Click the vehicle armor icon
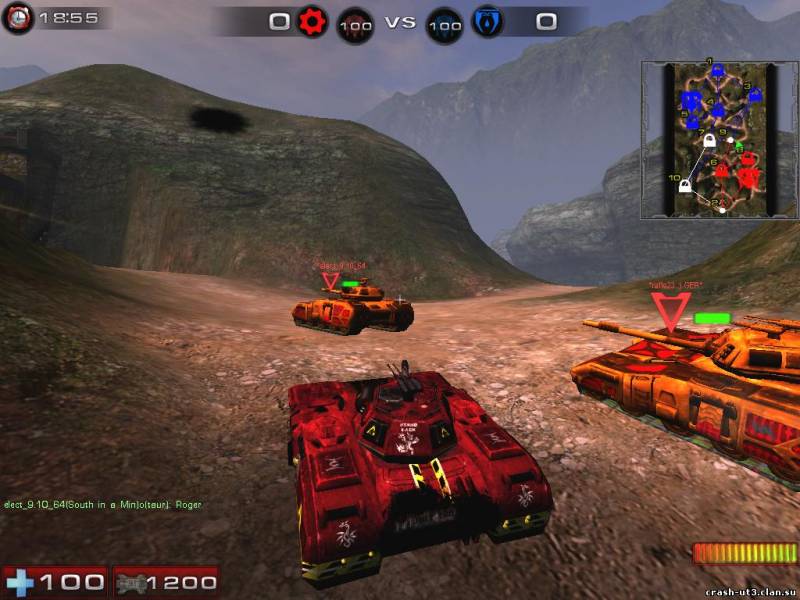 pyautogui.click(x=131, y=582)
